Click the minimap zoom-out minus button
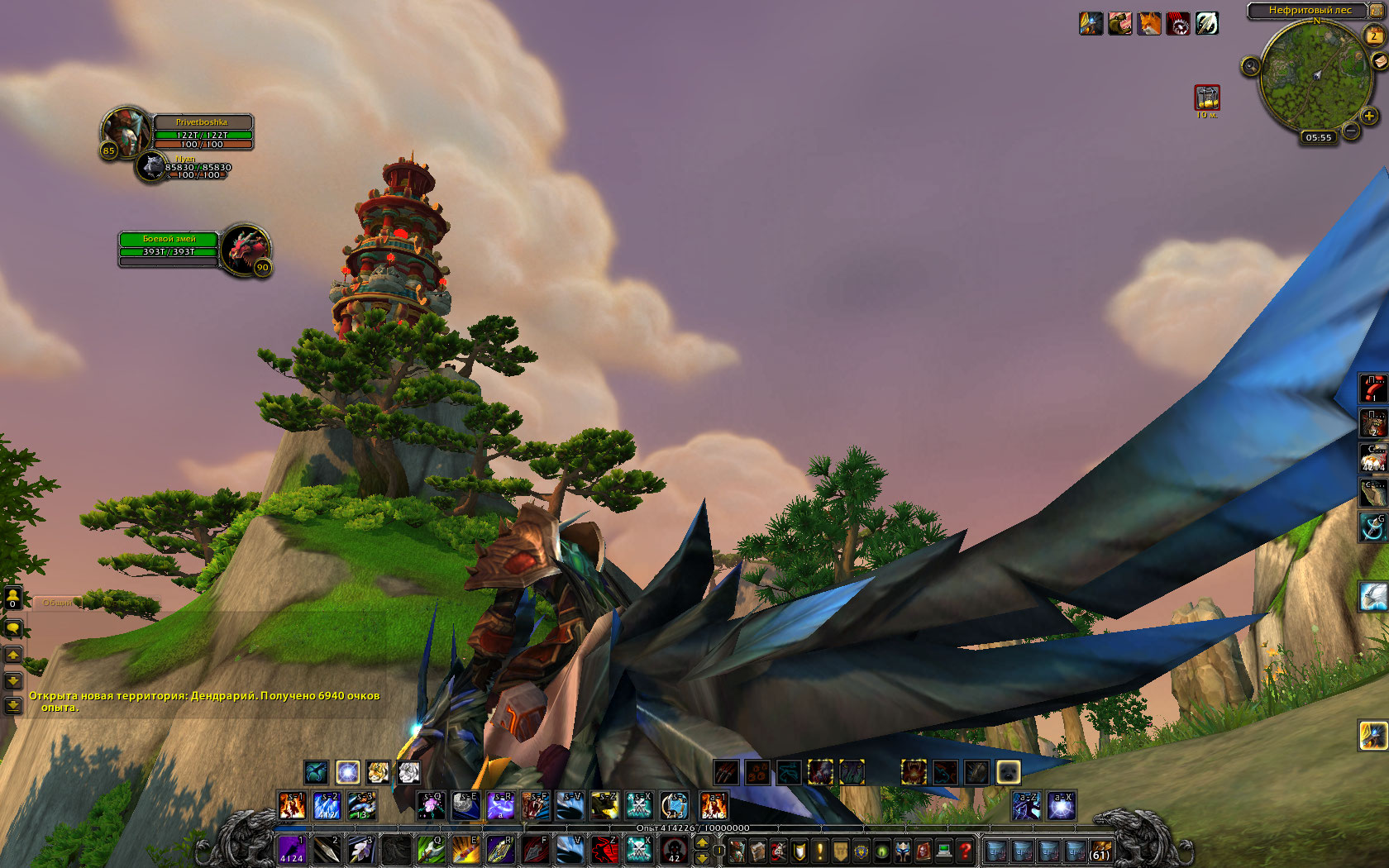This screenshot has height=868, width=1389. click(x=1351, y=131)
